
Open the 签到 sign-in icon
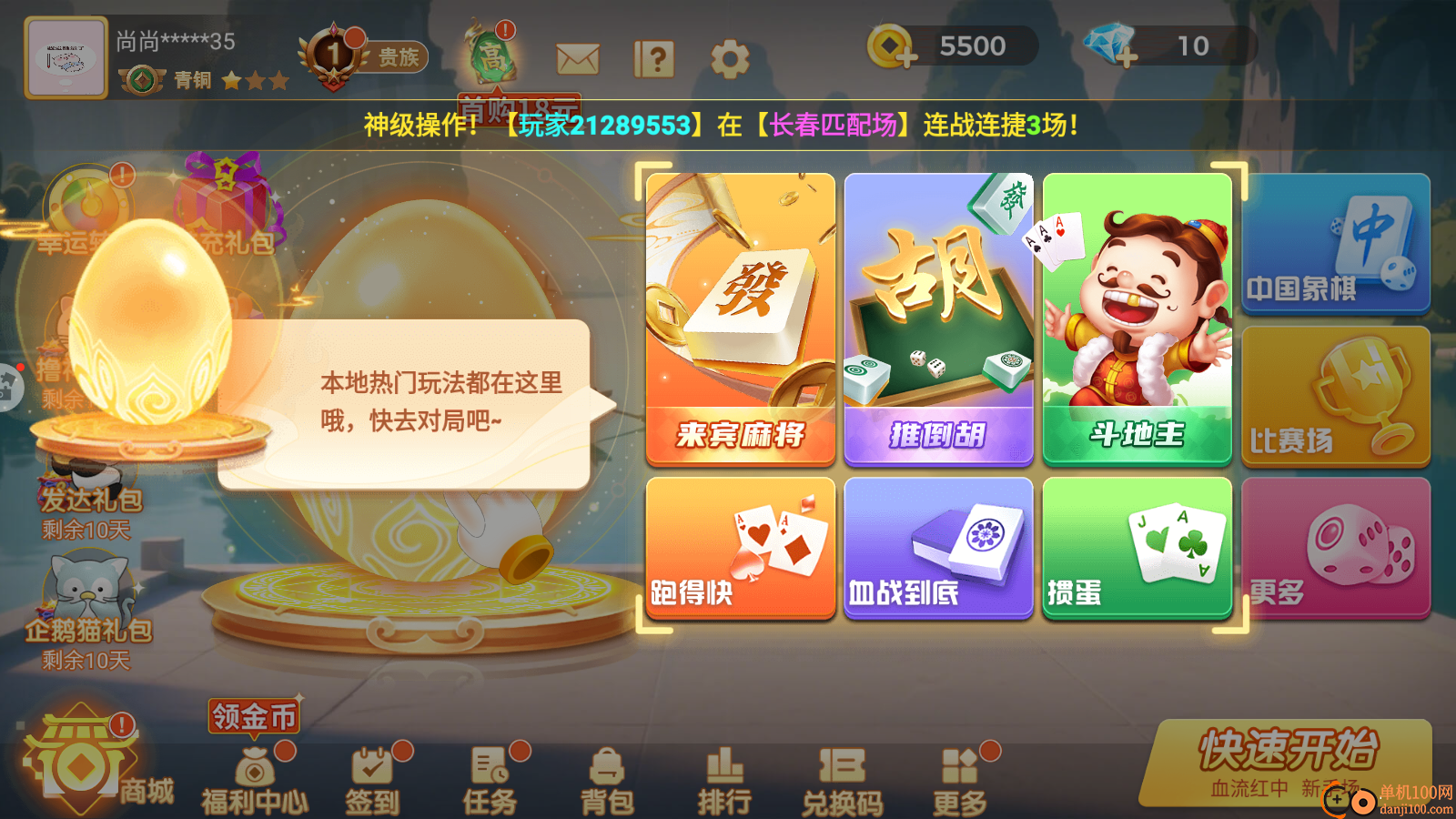point(371,773)
